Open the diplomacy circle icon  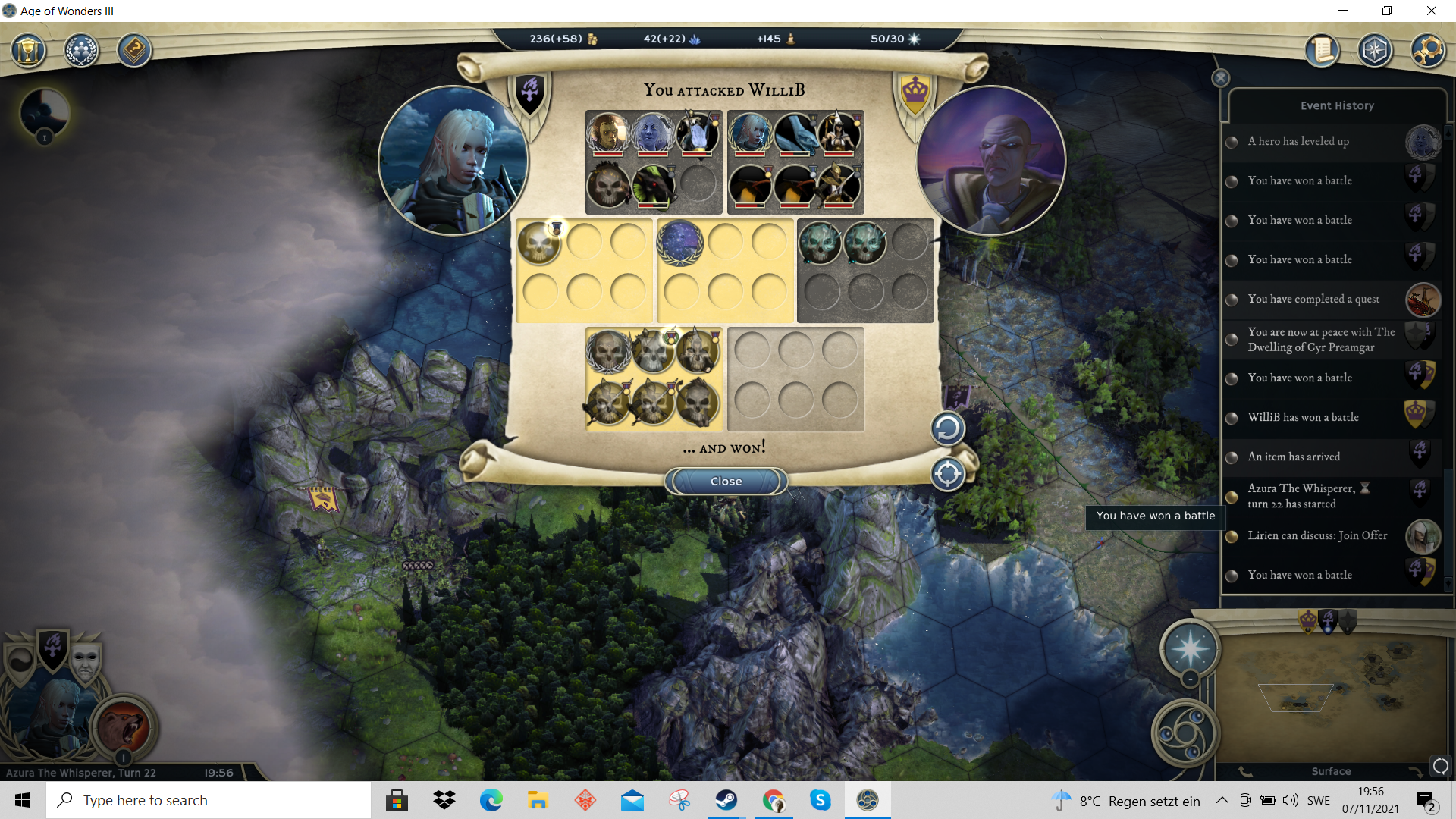pos(81,51)
